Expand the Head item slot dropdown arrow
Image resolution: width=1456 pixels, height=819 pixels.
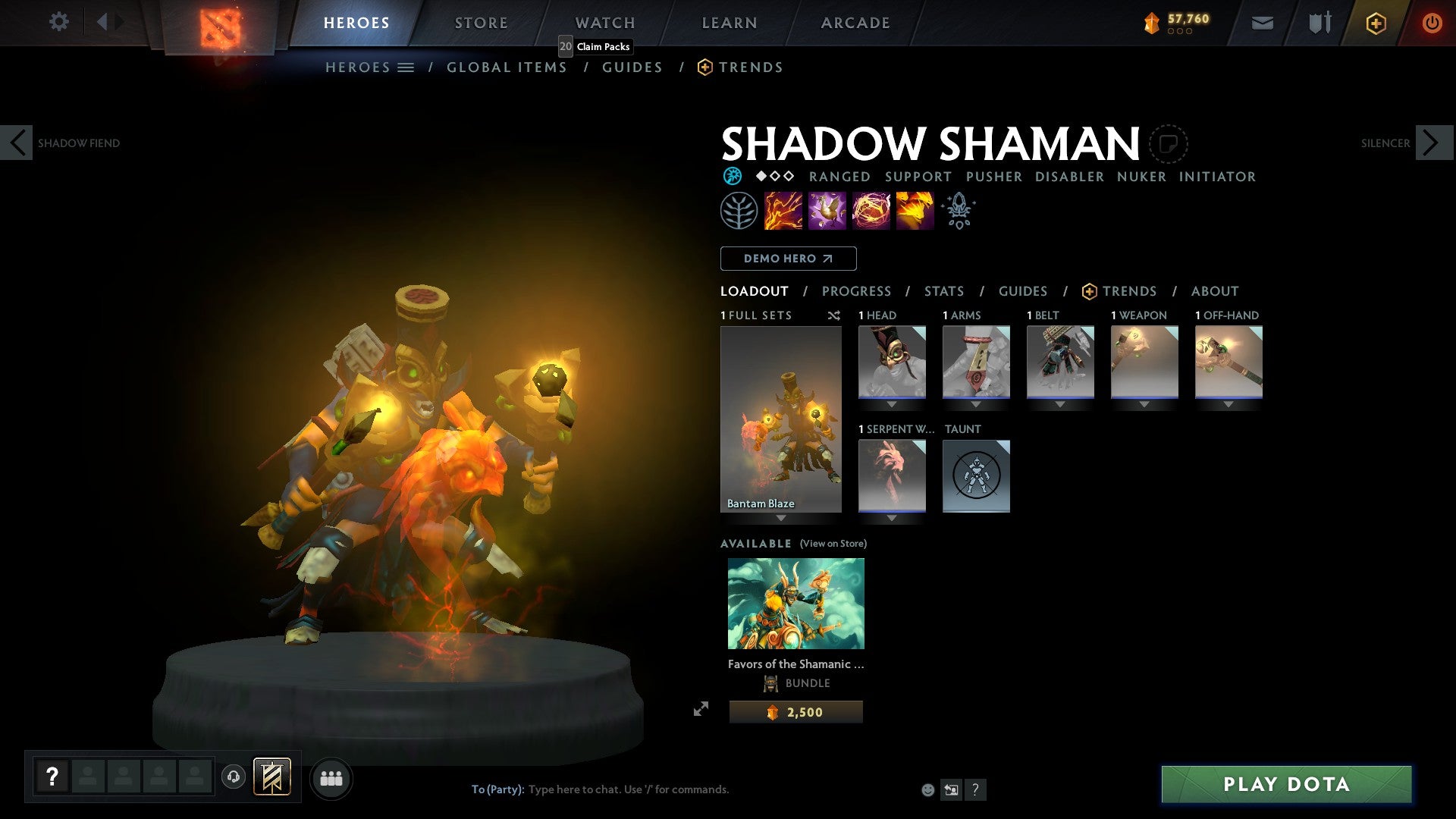(x=893, y=404)
